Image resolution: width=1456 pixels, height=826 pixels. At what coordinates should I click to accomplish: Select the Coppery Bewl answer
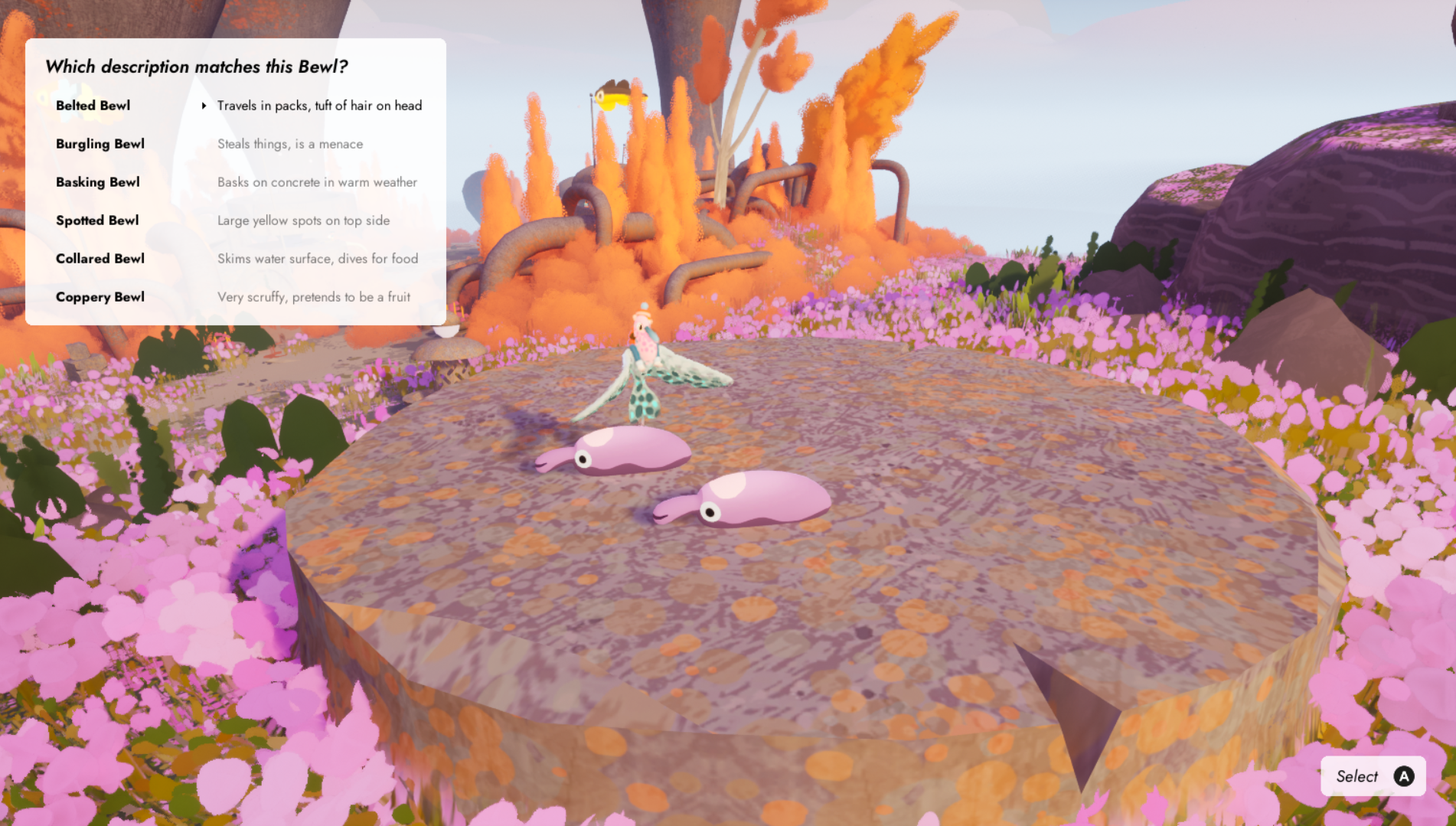point(100,297)
